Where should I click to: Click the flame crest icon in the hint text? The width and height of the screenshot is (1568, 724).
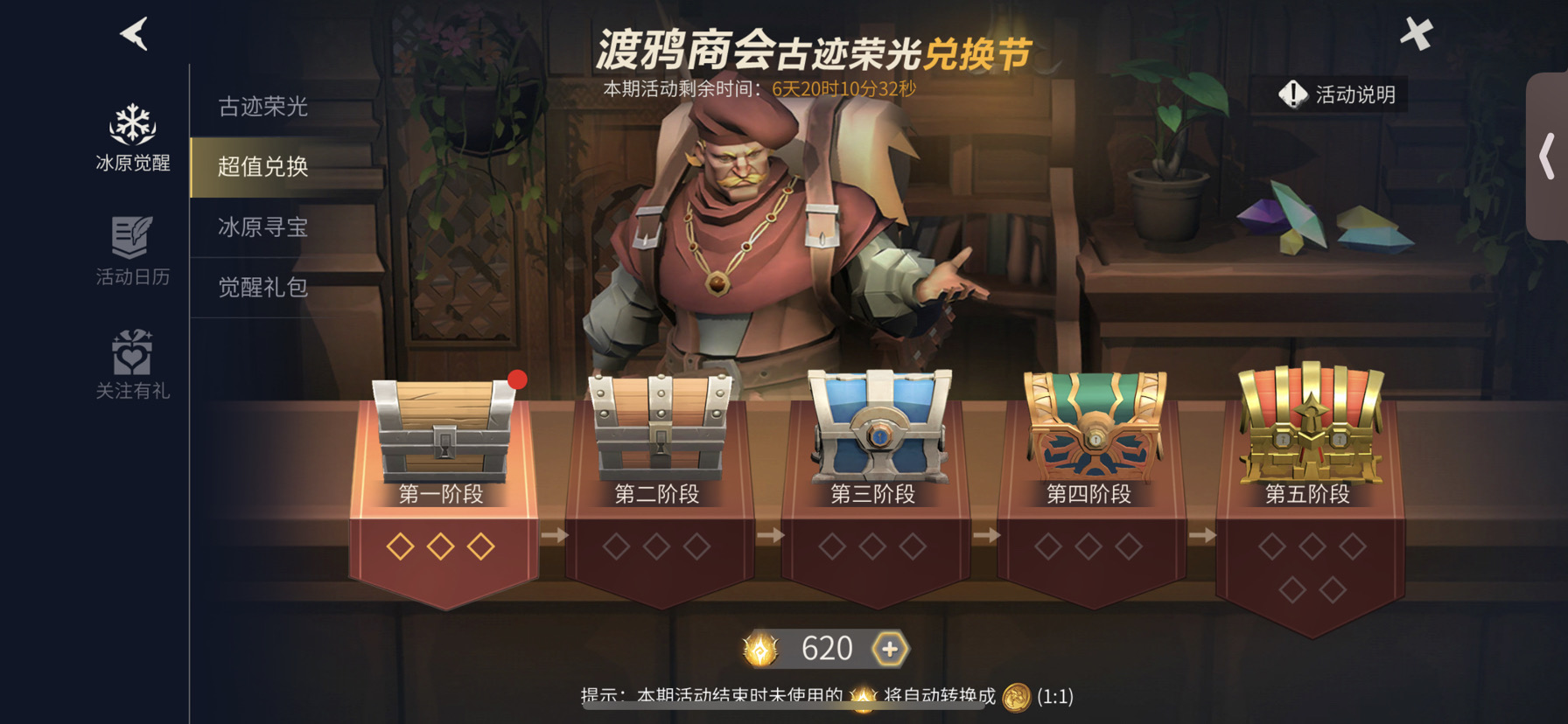pos(862,697)
